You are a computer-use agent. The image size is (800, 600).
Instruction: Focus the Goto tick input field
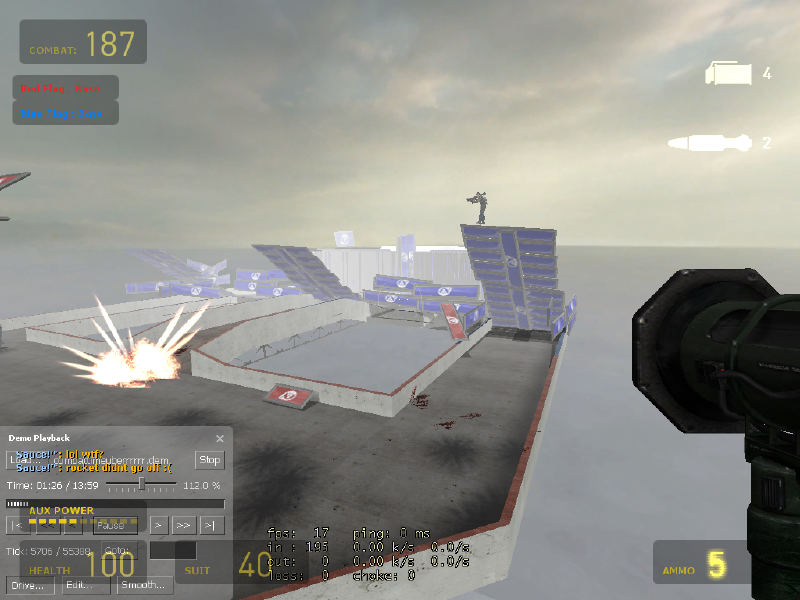click(172, 551)
